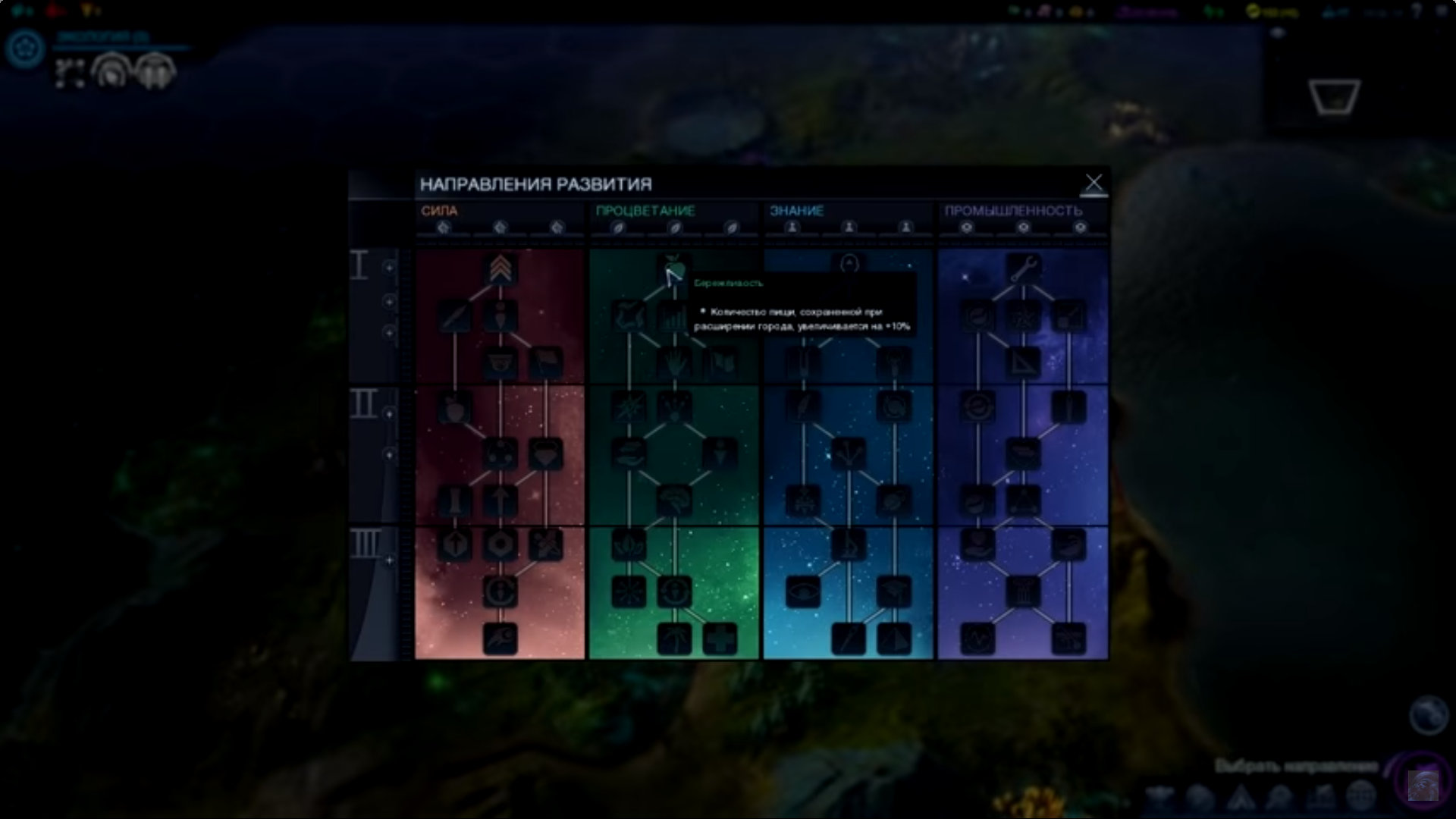Select the bar chart Процветание virtue
This screenshot has height=819, width=1456.
click(x=673, y=316)
